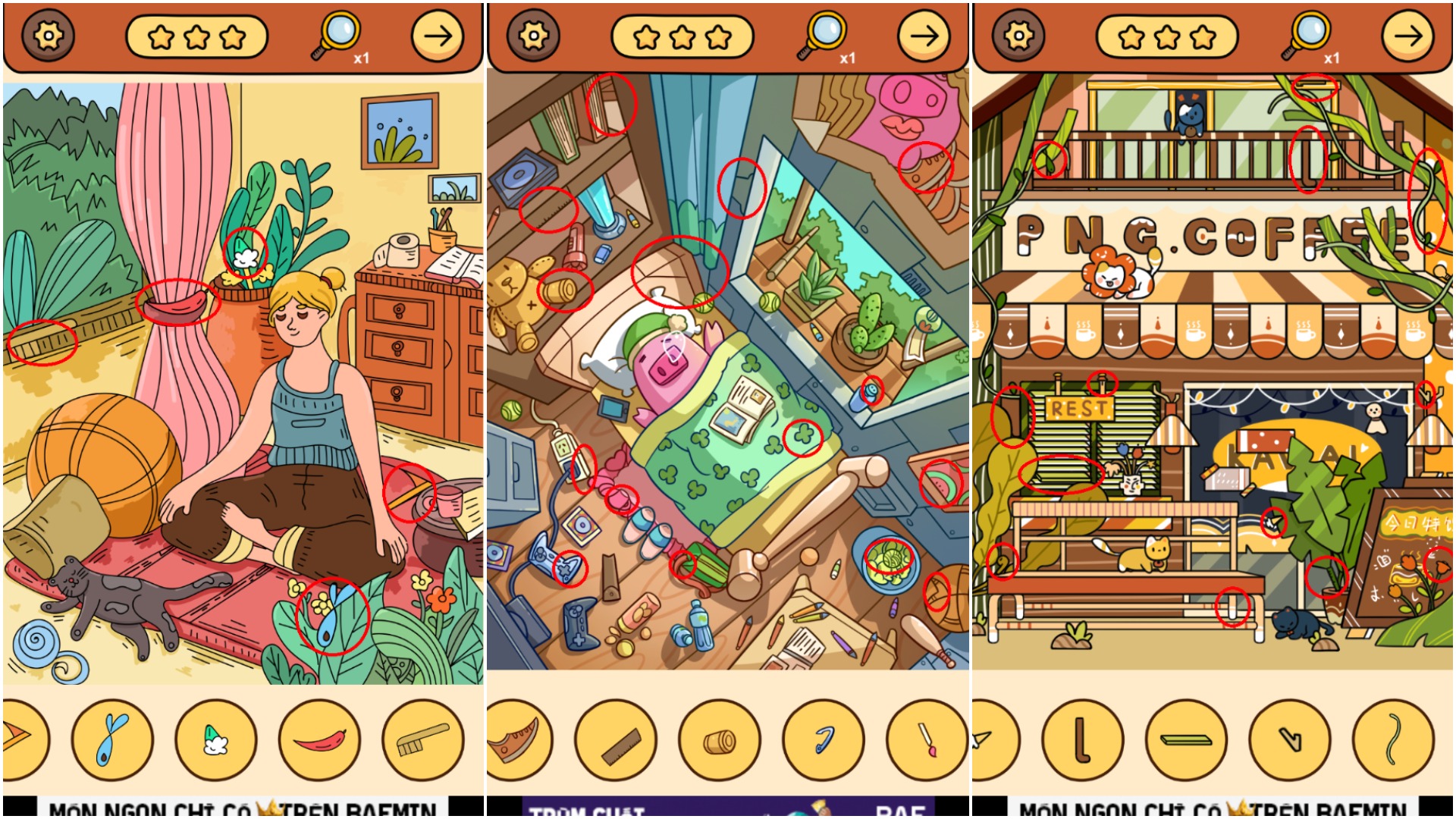Choose the paintbrush item
The image size is (1456, 819).
(926, 739)
